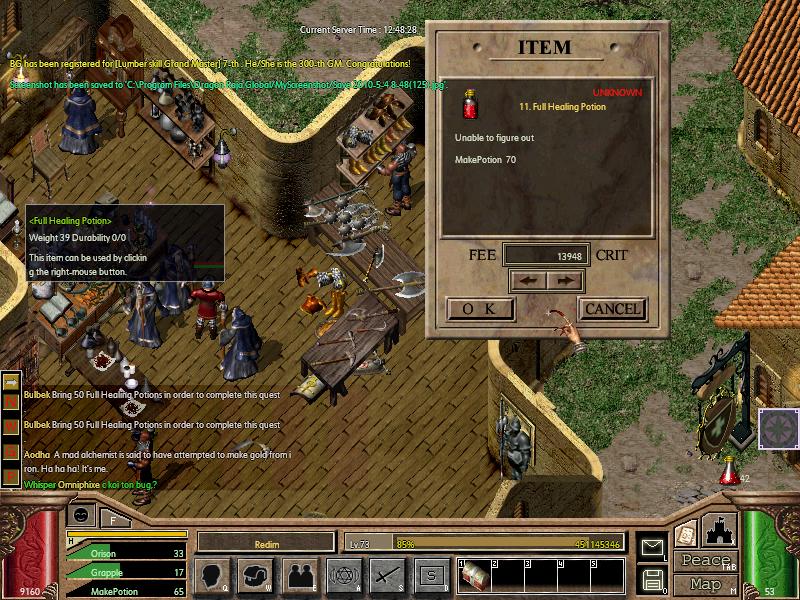Open the castle icon menu
Viewport: 800px width, 600px height.
pyautogui.click(x=718, y=529)
